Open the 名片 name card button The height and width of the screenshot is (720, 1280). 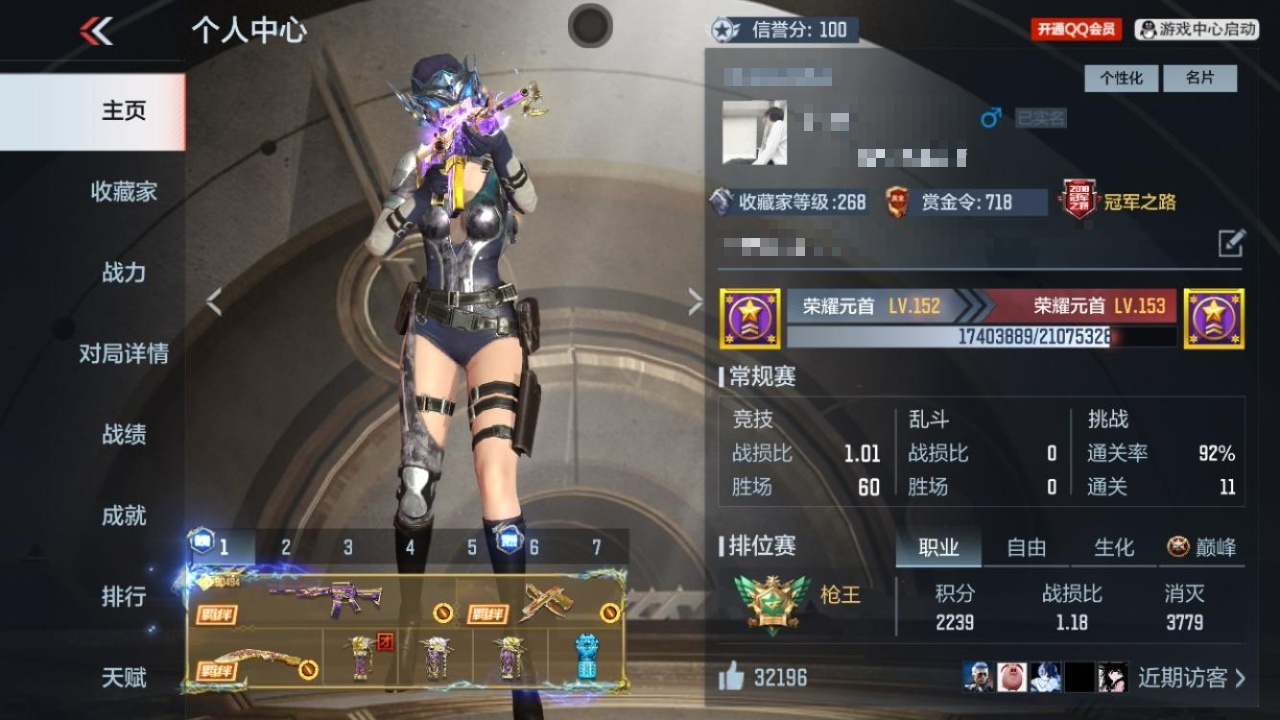(1199, 78)
